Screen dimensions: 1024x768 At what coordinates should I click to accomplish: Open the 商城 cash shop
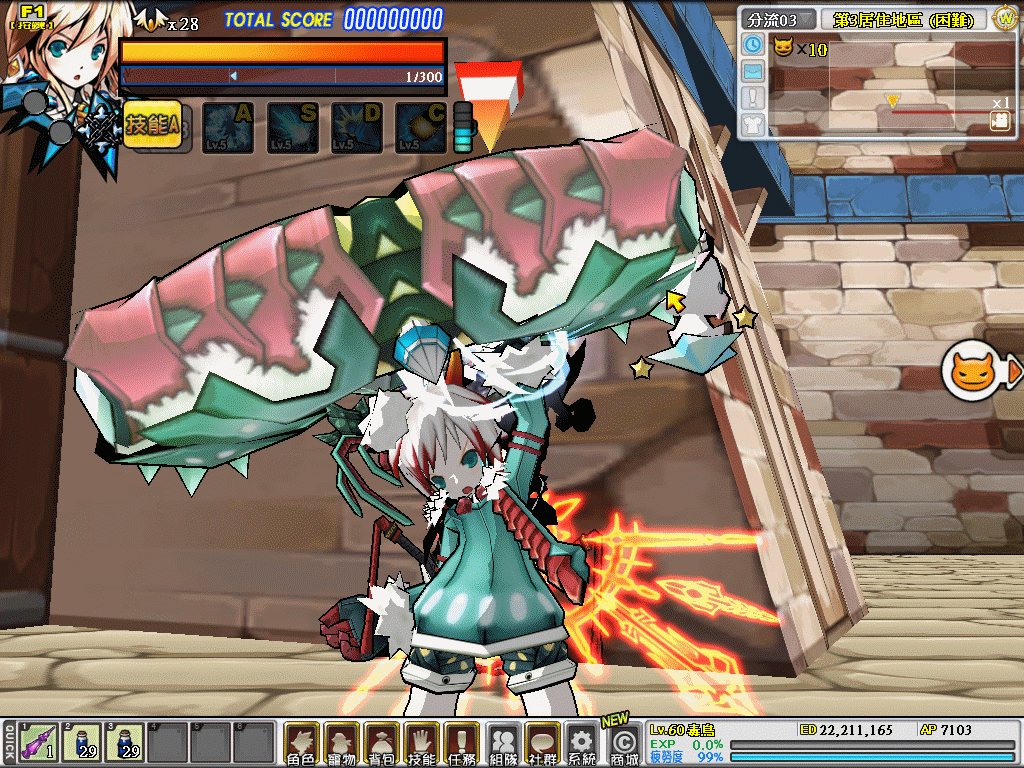pos(623,744)
